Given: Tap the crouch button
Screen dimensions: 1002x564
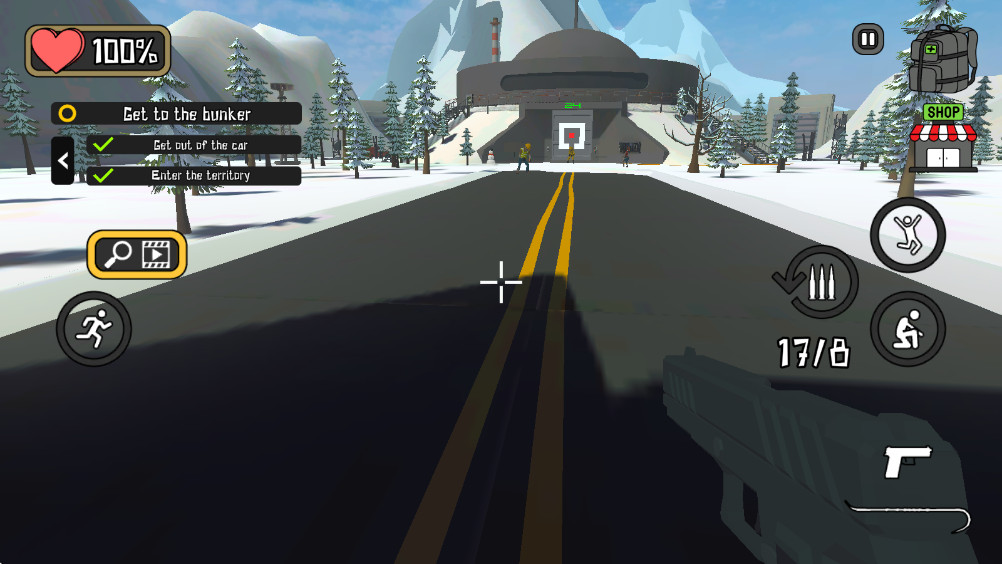Looking at the screenshot, I should click(908, 328).
